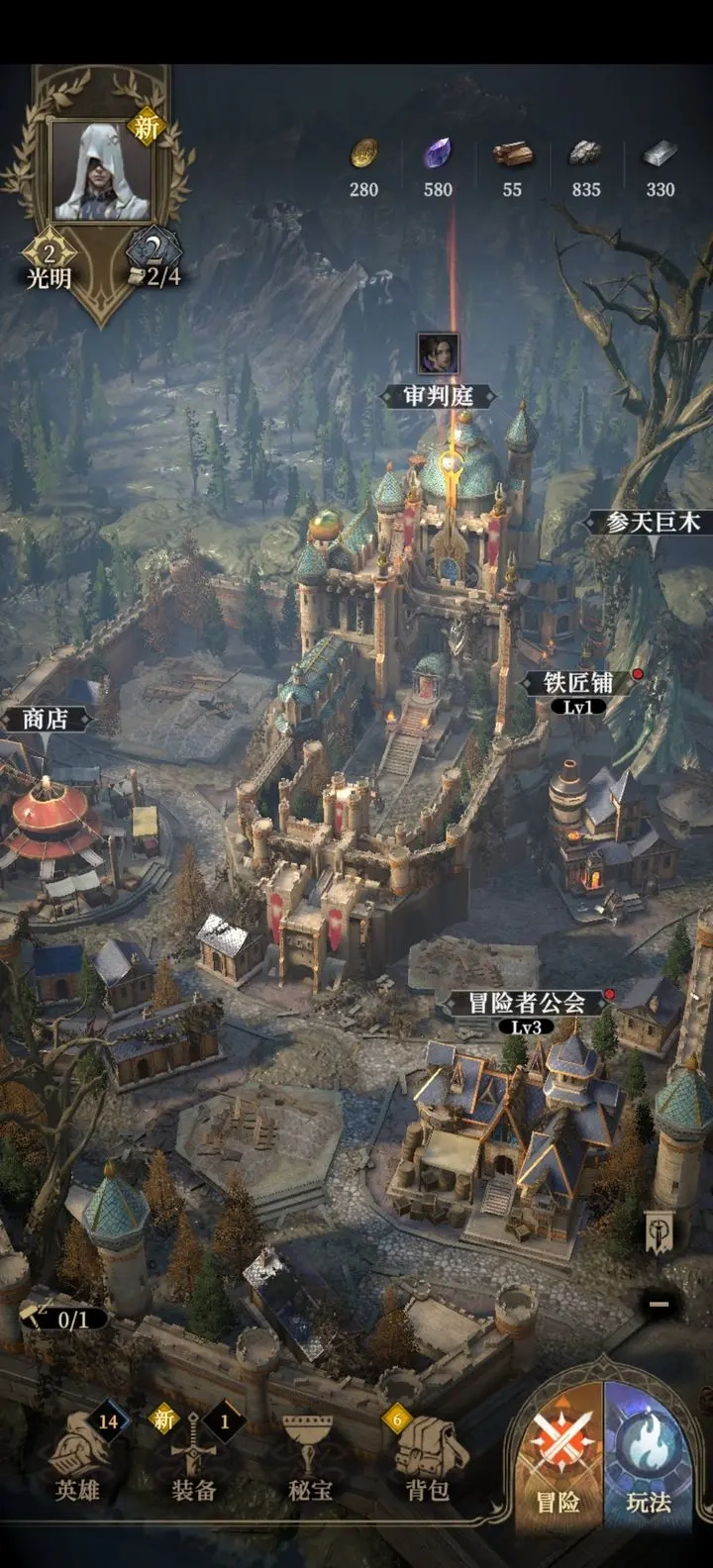Visit the 商店 shop
713x1568 pixels.
(x=46, y=719)
